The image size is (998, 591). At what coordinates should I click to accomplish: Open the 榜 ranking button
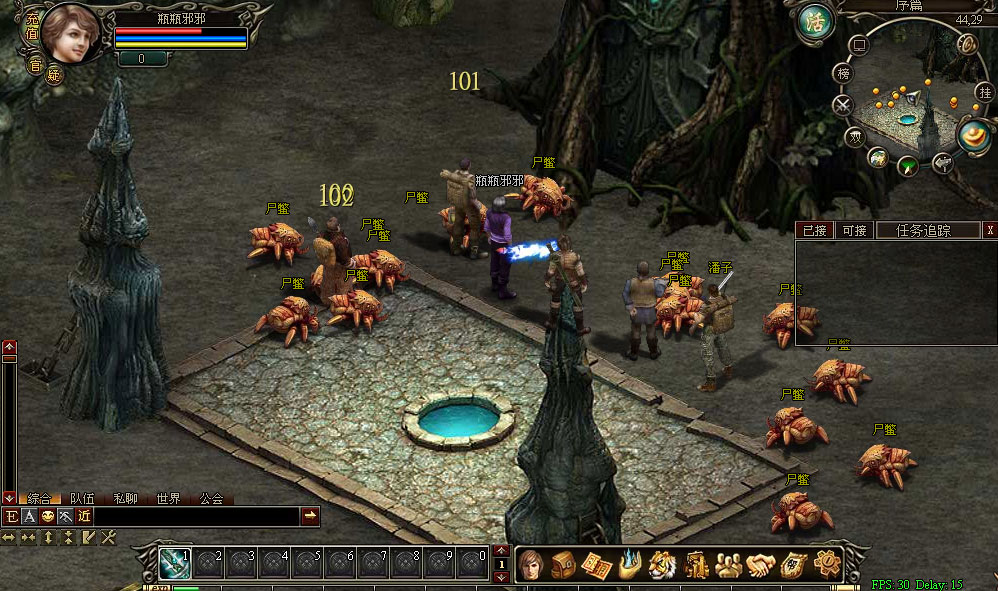click(x=844, y=74)
